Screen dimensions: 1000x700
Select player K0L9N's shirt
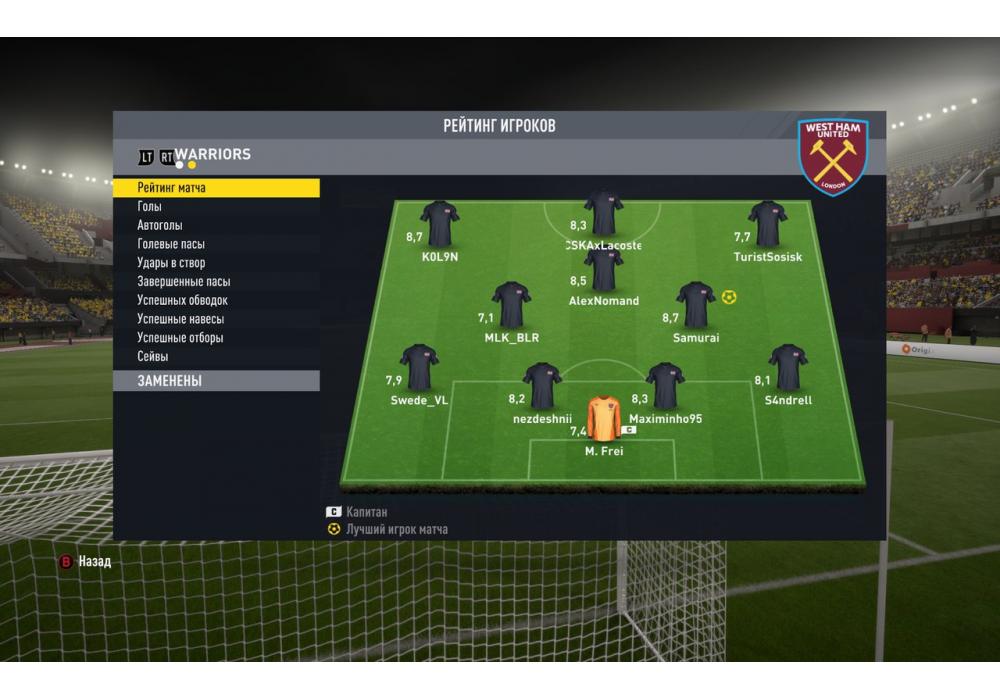439,224
